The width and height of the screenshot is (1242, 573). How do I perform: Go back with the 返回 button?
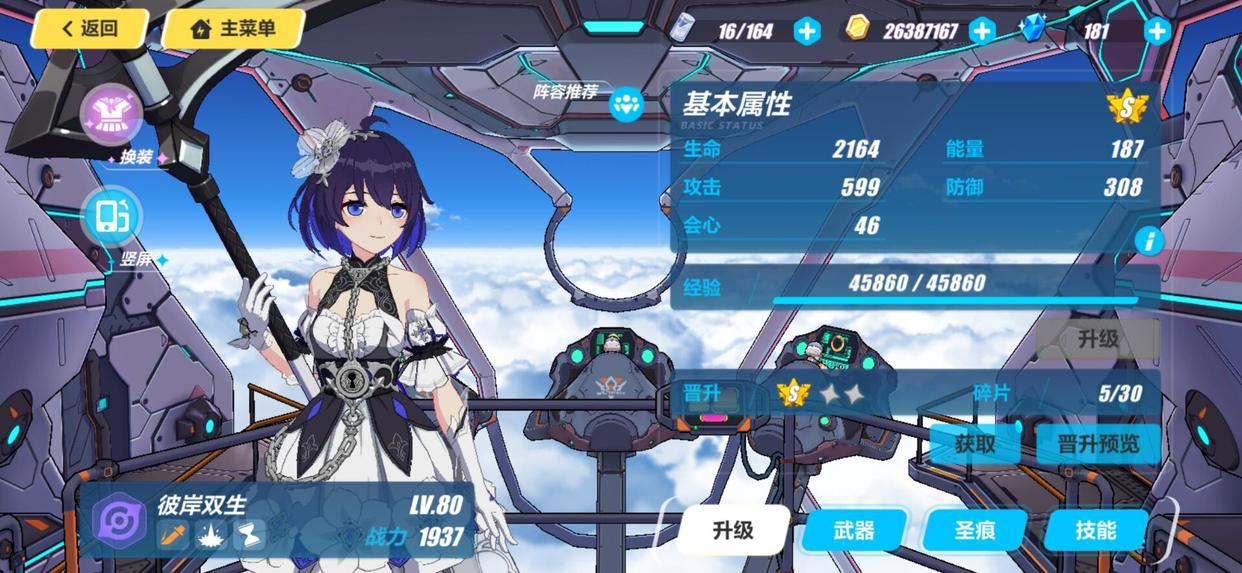[x=89, y=29]
